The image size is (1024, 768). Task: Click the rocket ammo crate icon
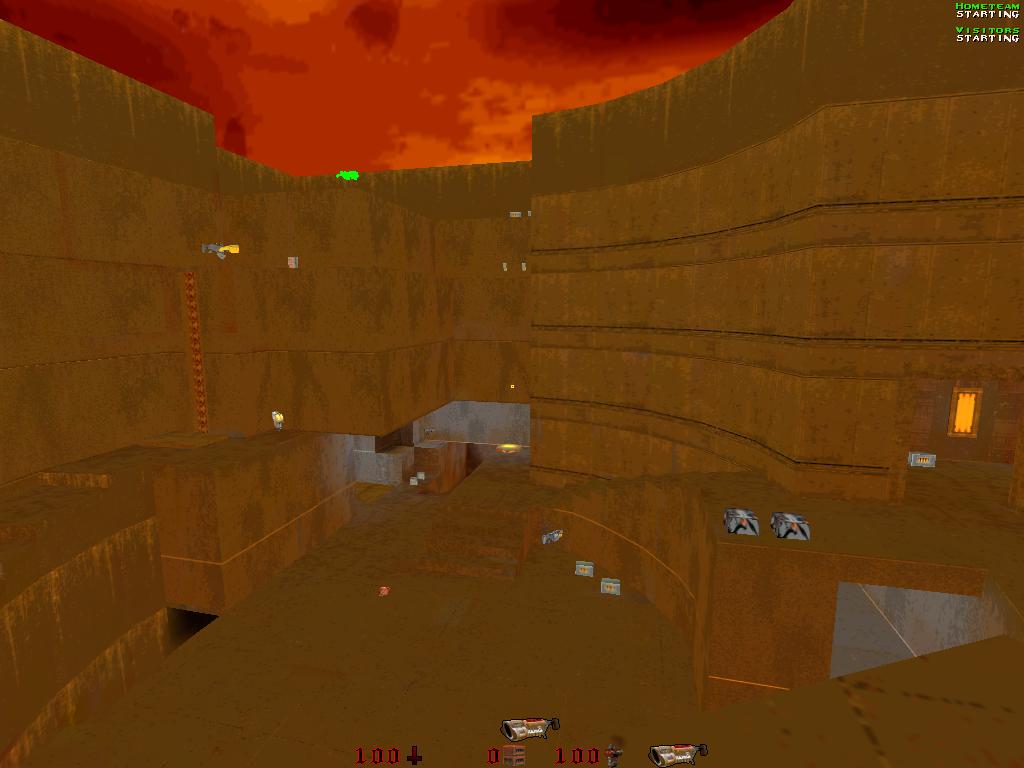pyautogui.click(x=514, y=755)
